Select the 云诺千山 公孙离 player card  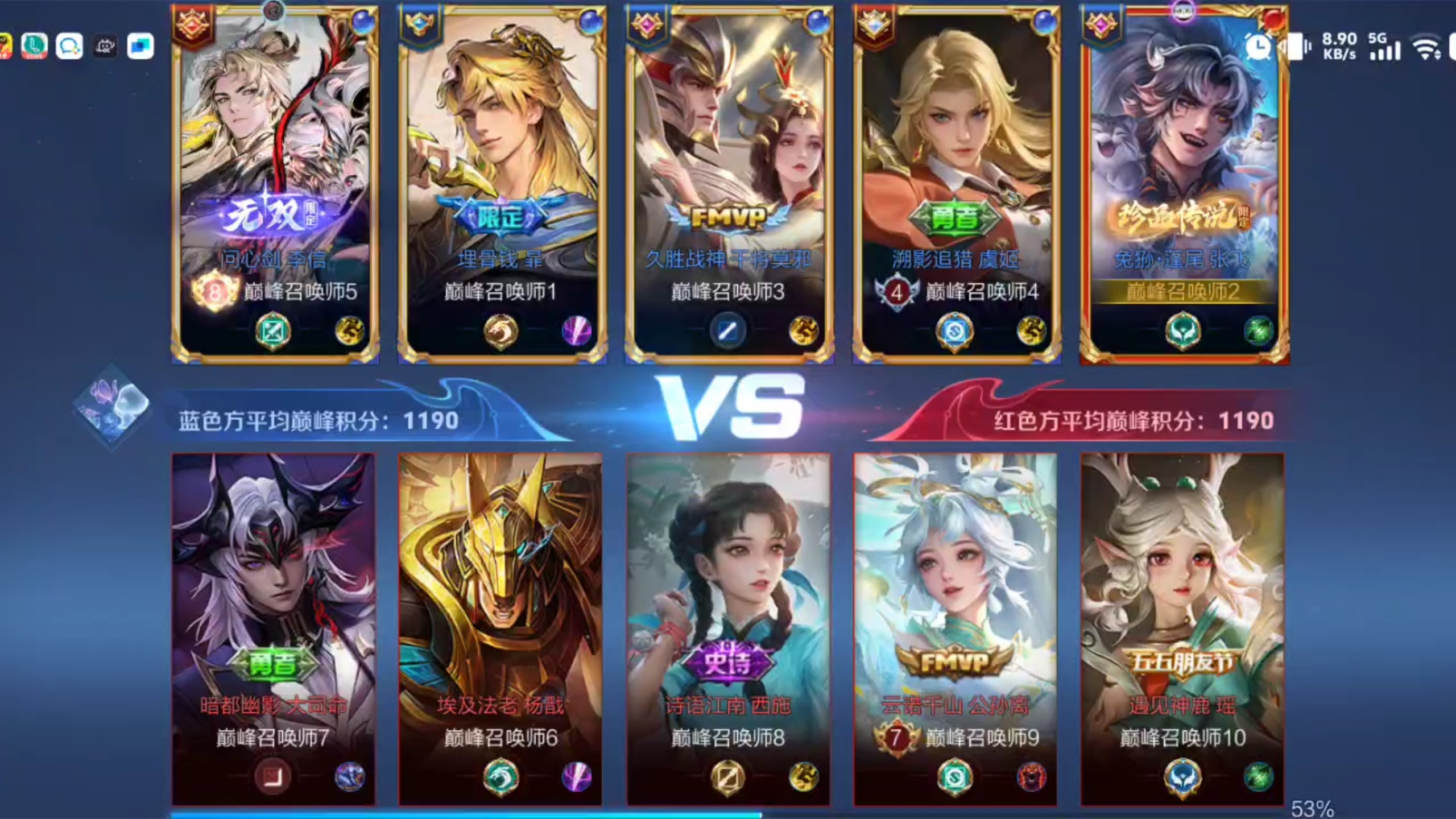(x=955, y=628)
